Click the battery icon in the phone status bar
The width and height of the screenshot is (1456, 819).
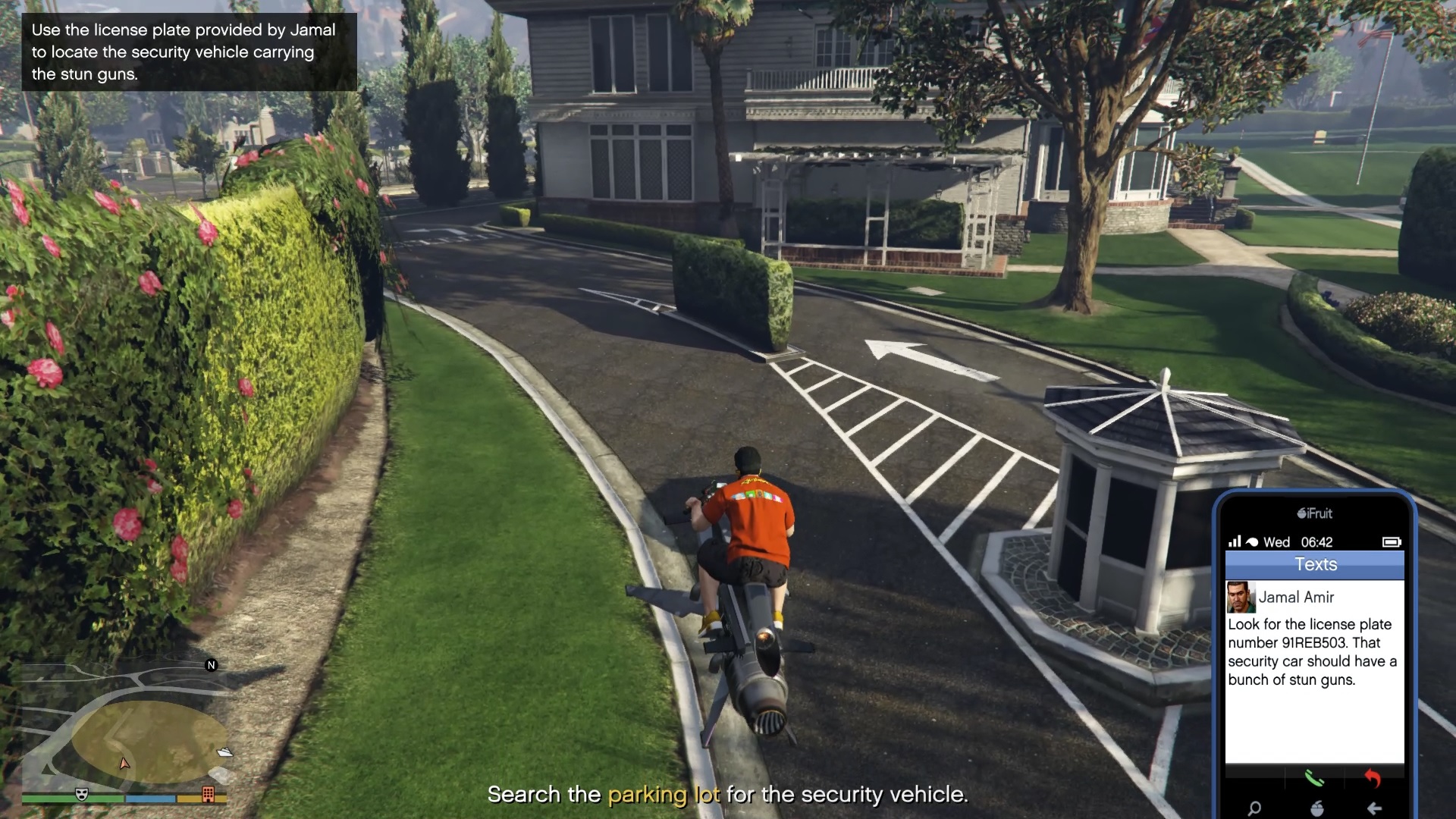point(1392,542)
